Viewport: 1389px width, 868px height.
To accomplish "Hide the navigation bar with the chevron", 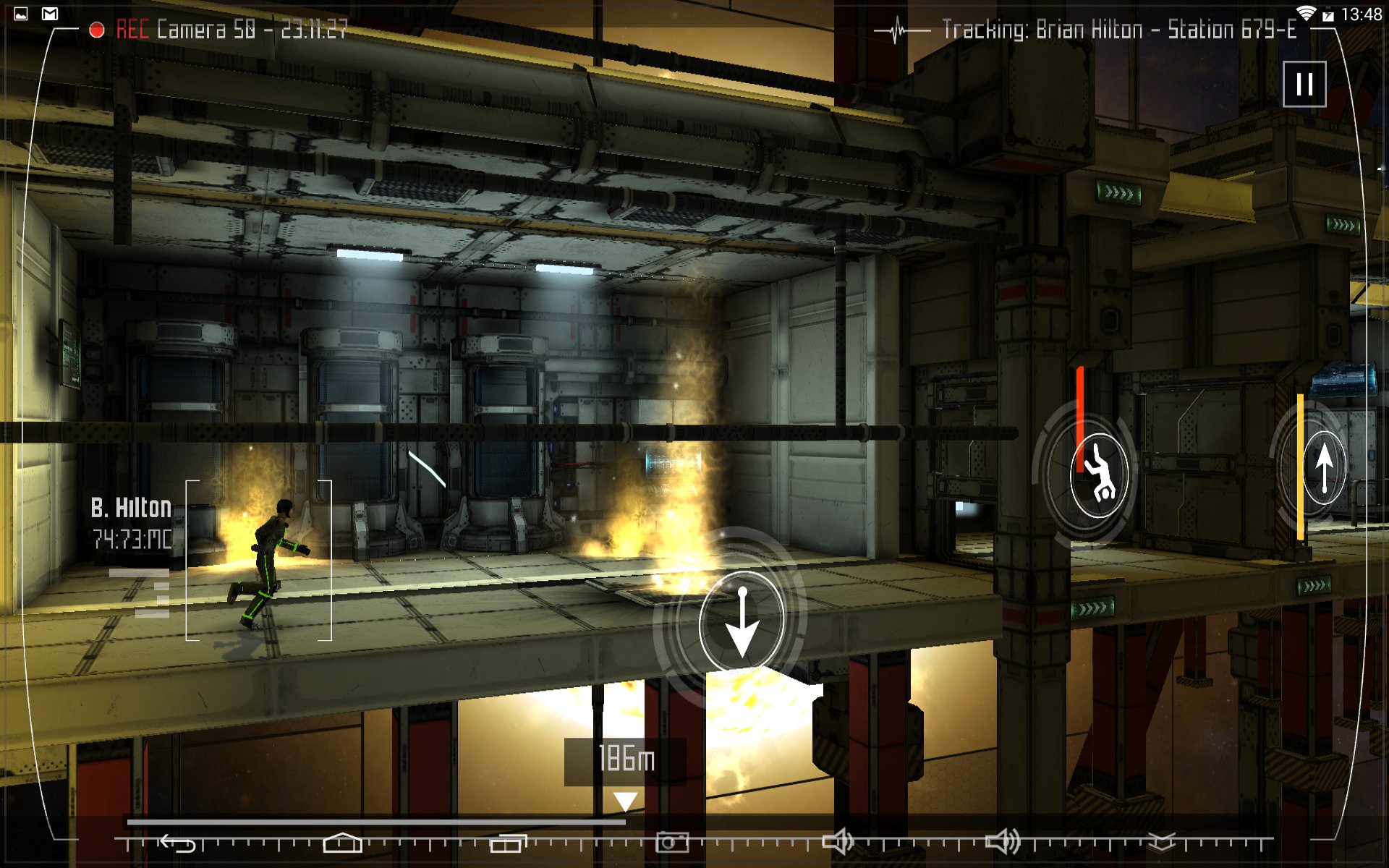I will tap(1162, 842).
